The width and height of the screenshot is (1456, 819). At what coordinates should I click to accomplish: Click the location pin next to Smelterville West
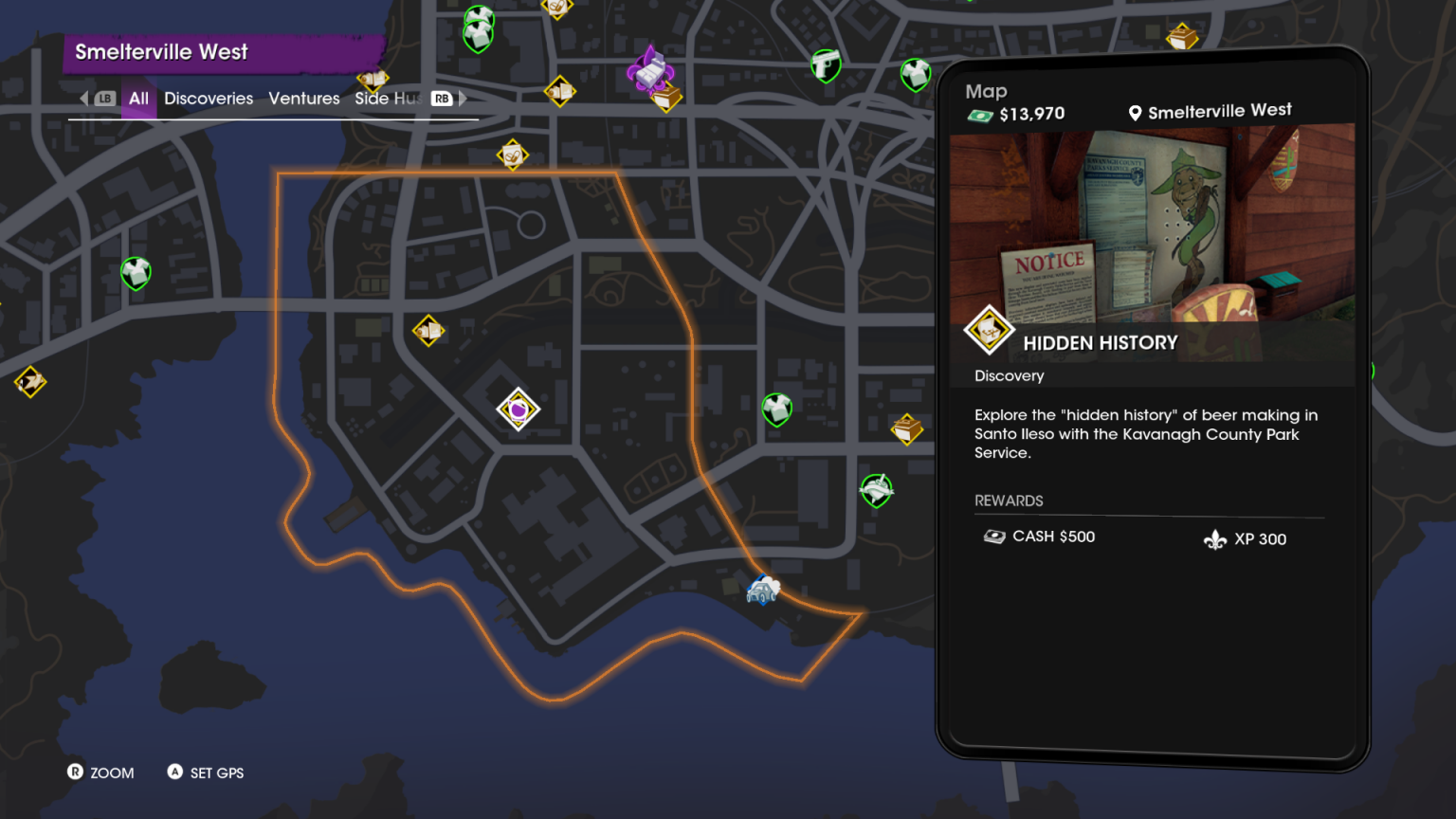pos(1135,111)
